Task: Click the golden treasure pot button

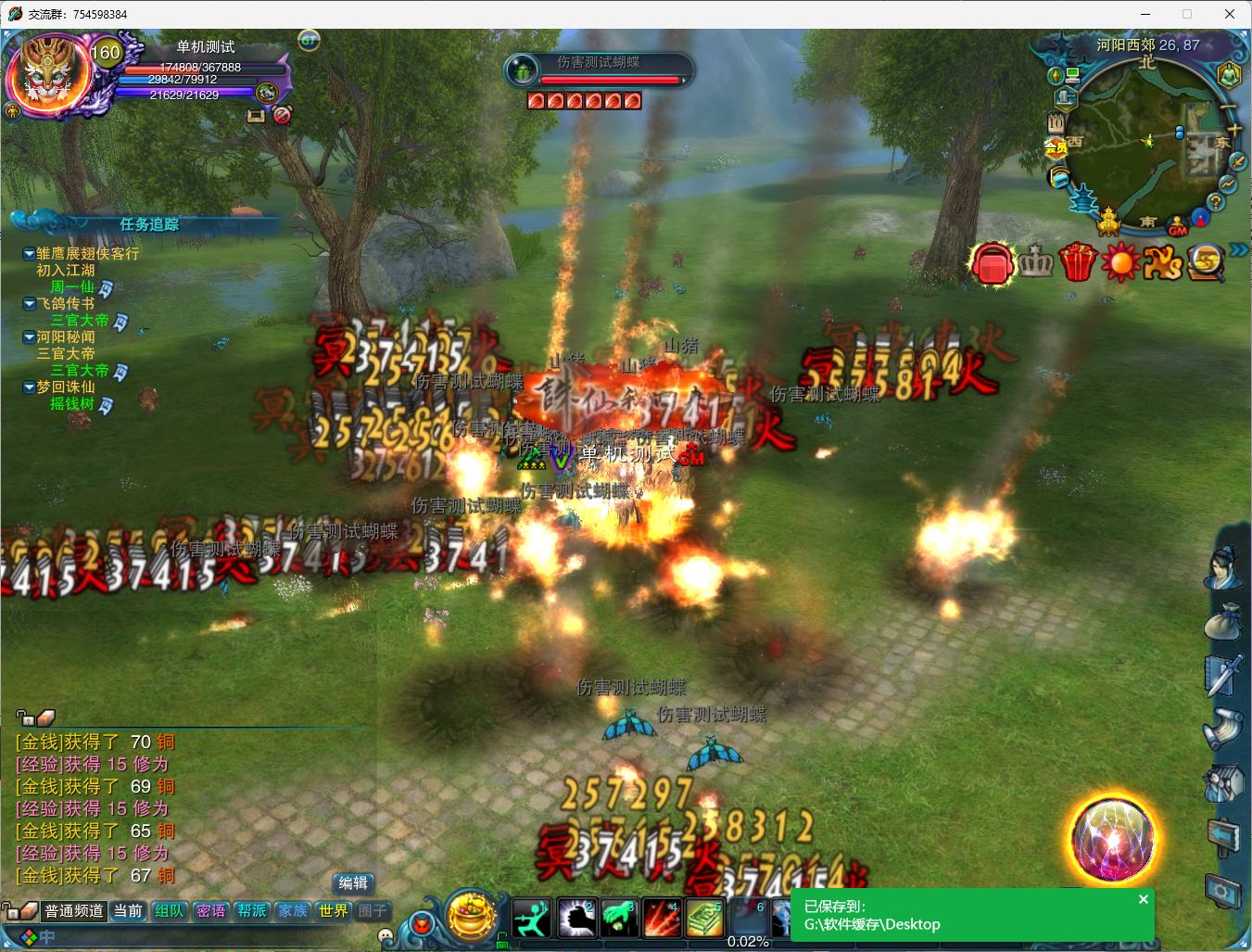Action: click(x=472, y=915)
